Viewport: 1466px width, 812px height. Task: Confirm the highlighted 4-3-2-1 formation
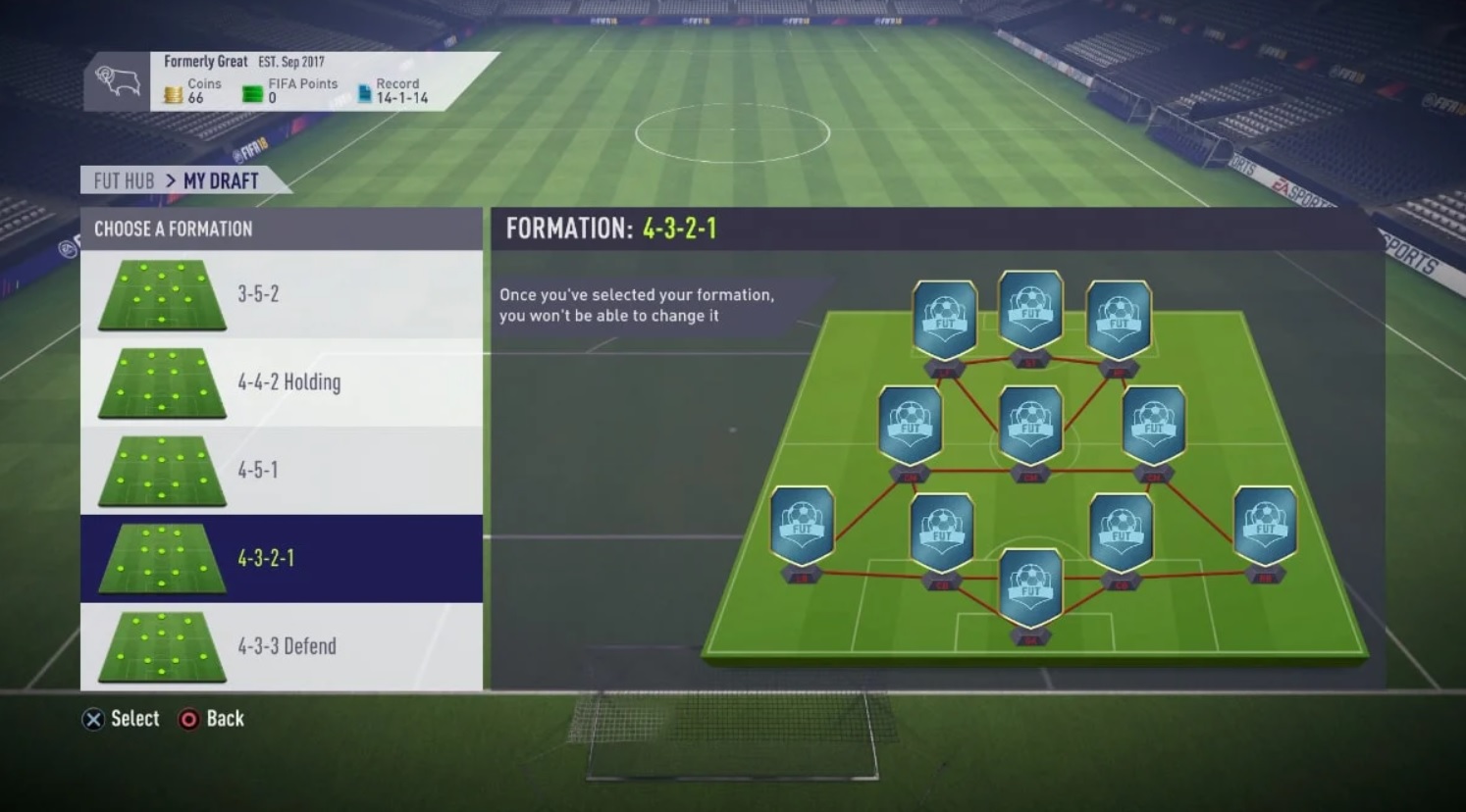[x=281, y=558]
